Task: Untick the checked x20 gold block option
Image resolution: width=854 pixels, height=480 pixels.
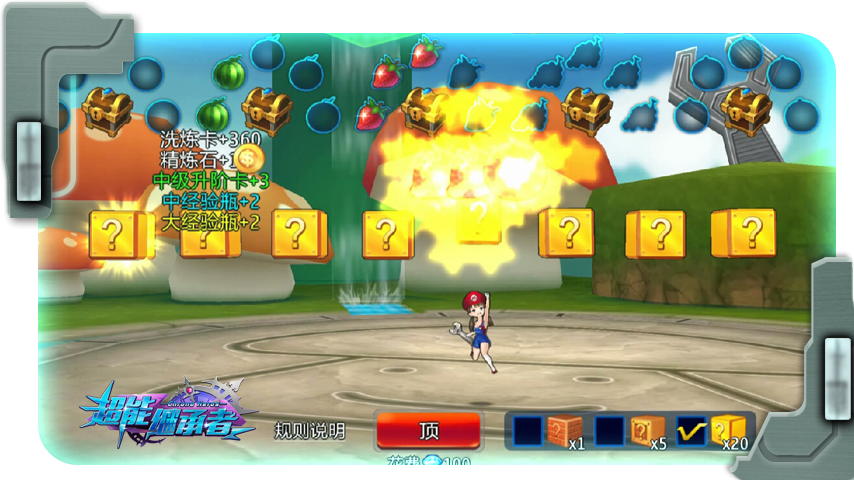Action: pyautogui.click(x=692, y=431)
